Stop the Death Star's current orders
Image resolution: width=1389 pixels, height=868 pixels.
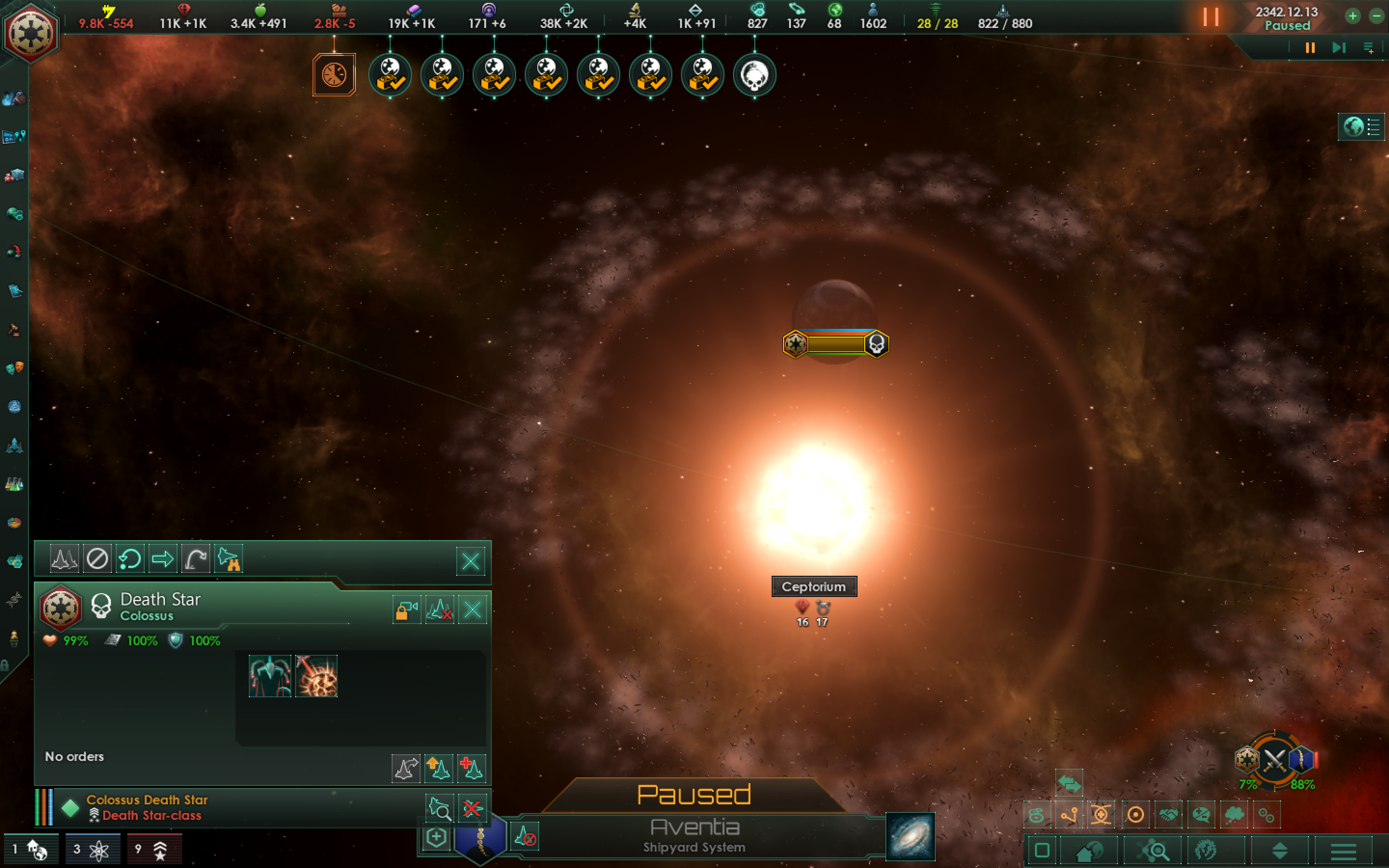click(x=96, y=558)
